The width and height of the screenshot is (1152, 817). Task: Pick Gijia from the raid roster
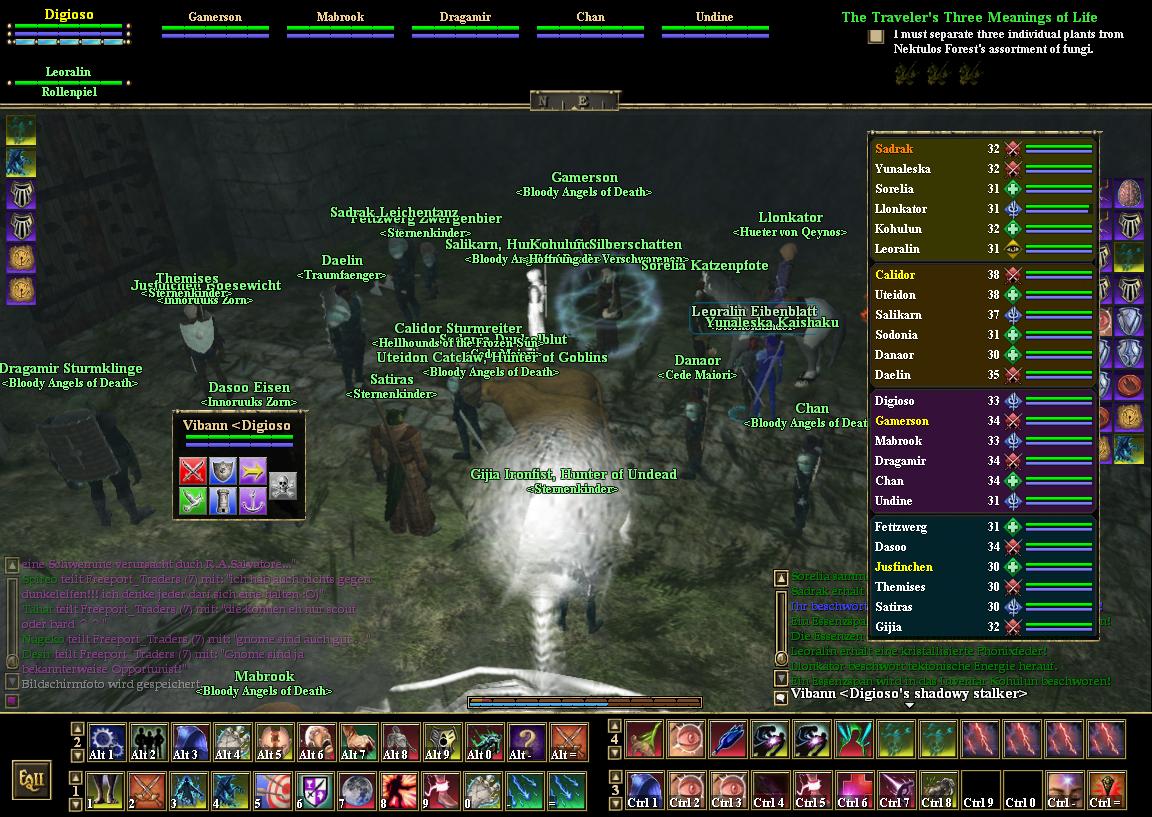pyautogui.click(x=888, y=627)
